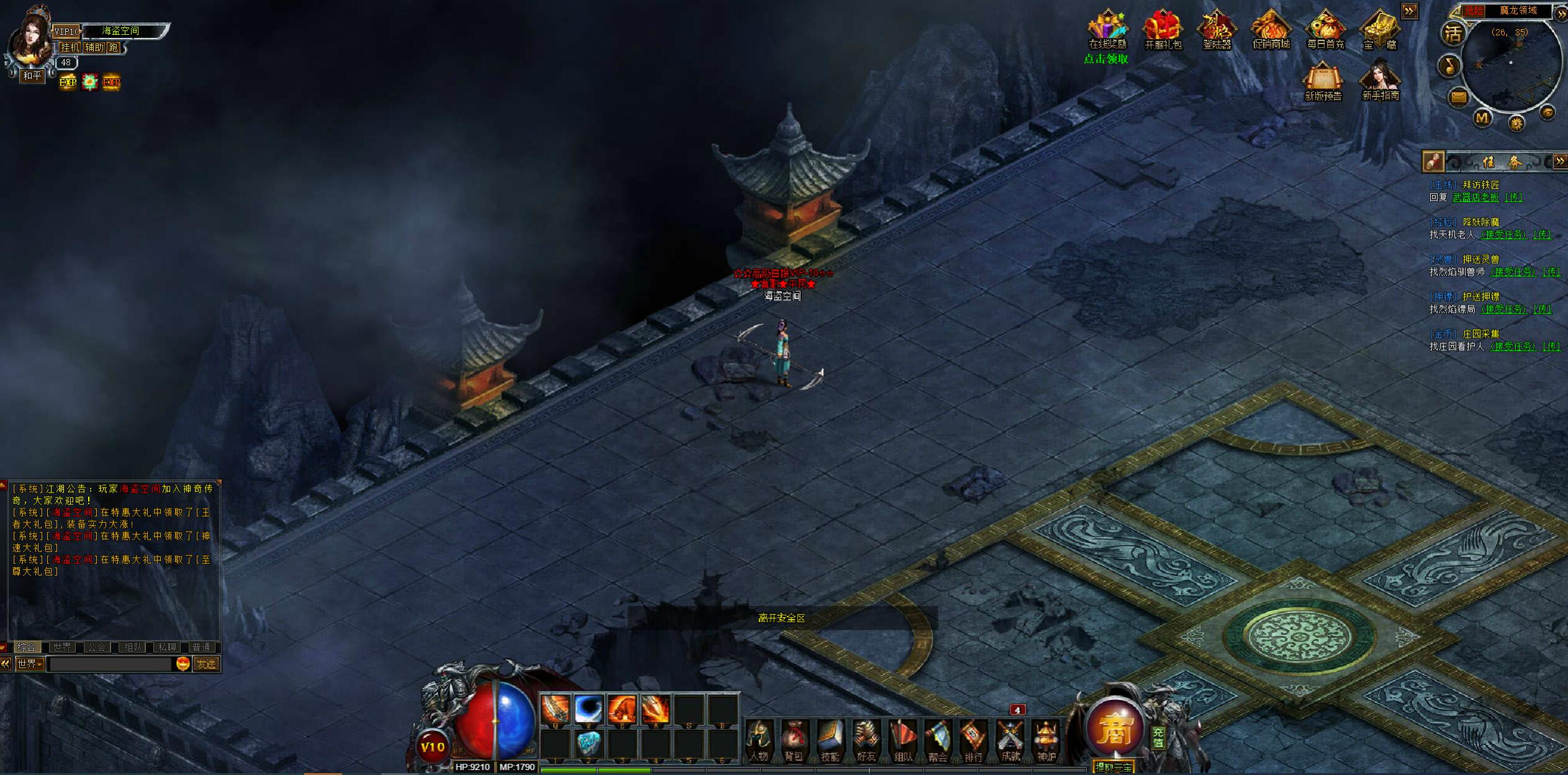The image size is (1568, 775).
Task: Open the 开服礼包 red gift box
Action: 1163,30
